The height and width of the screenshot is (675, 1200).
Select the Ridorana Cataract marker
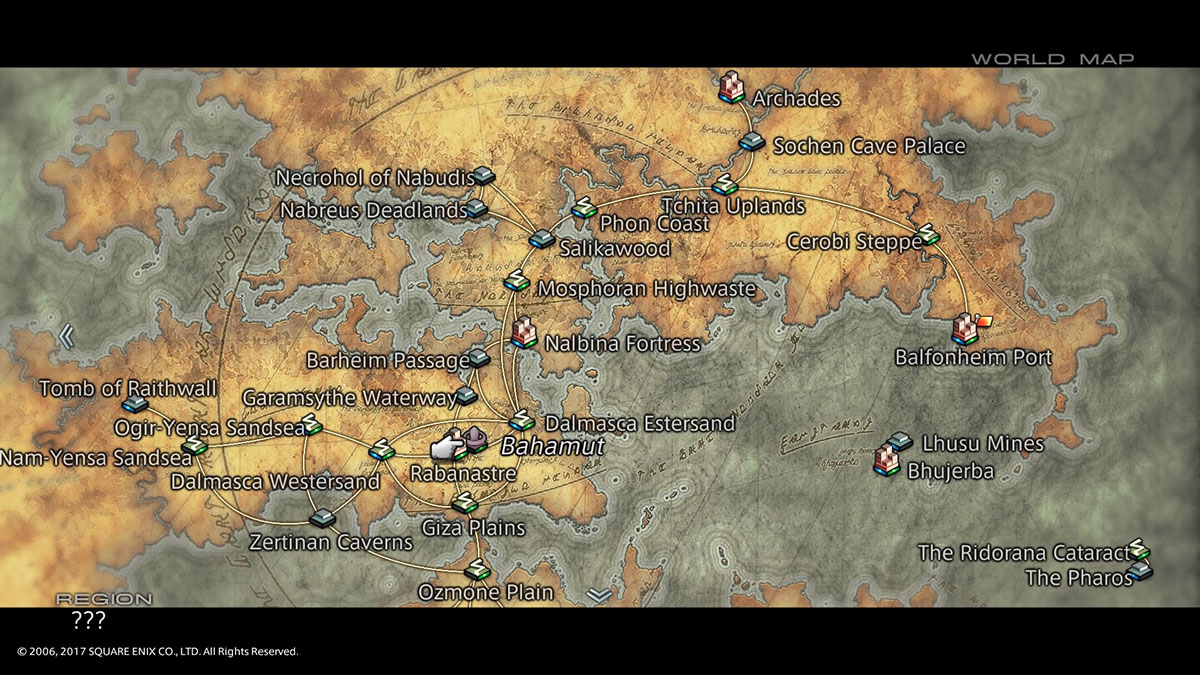coord(1139,550)
